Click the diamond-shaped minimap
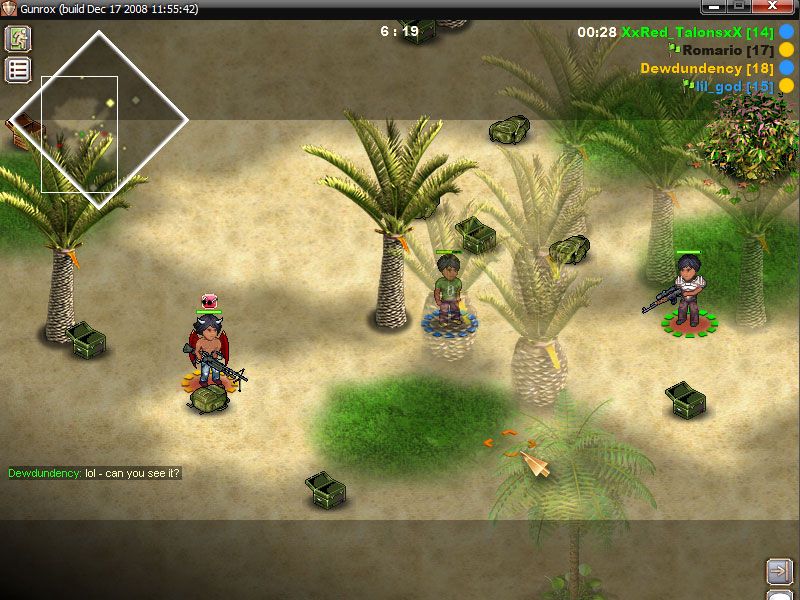 coord(99,118)
